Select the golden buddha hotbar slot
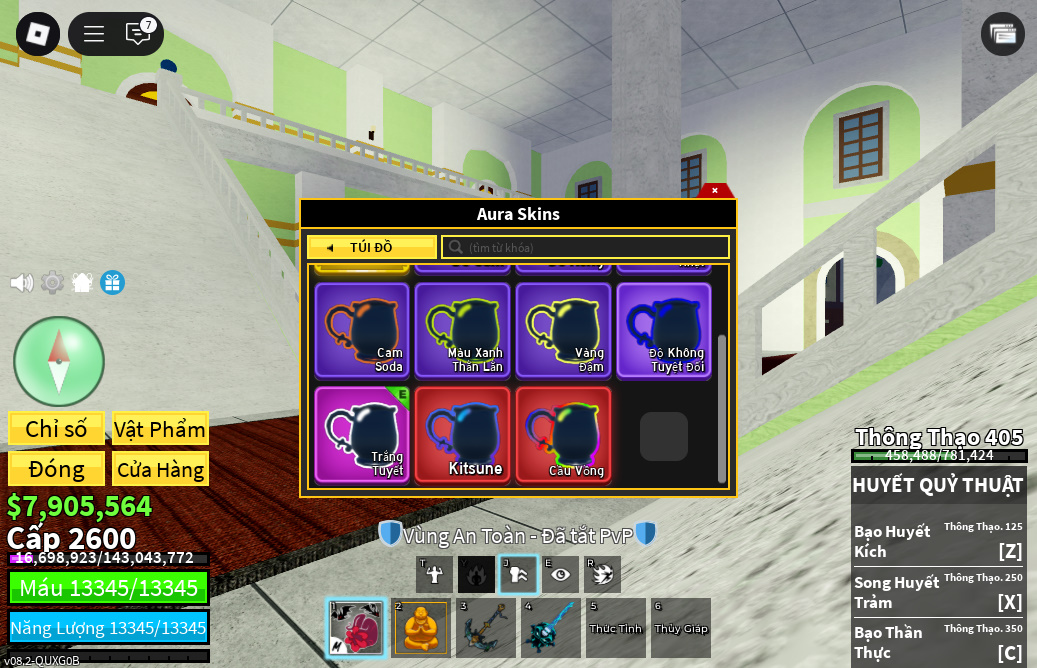The height and width of the screenshot is (668, 1037). 420,628
